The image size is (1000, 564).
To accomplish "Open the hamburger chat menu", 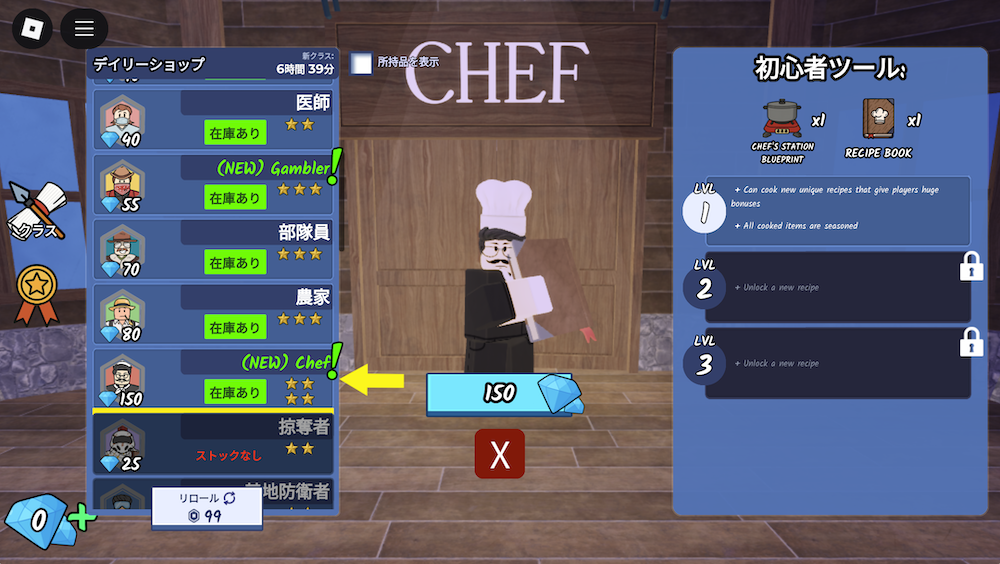I will pyautogui.click(x=84, y=28).
